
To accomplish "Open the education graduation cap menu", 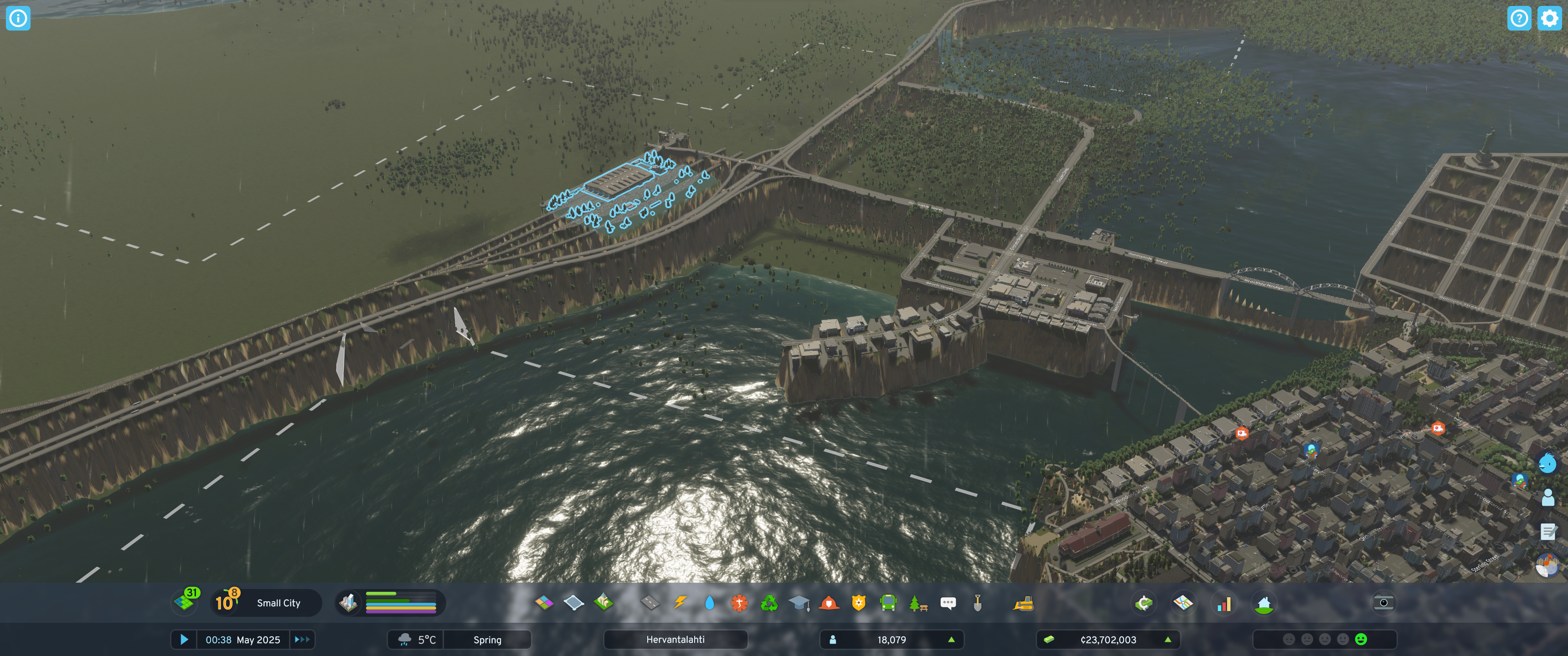I will pyautogui.click(x=799, y=603).
